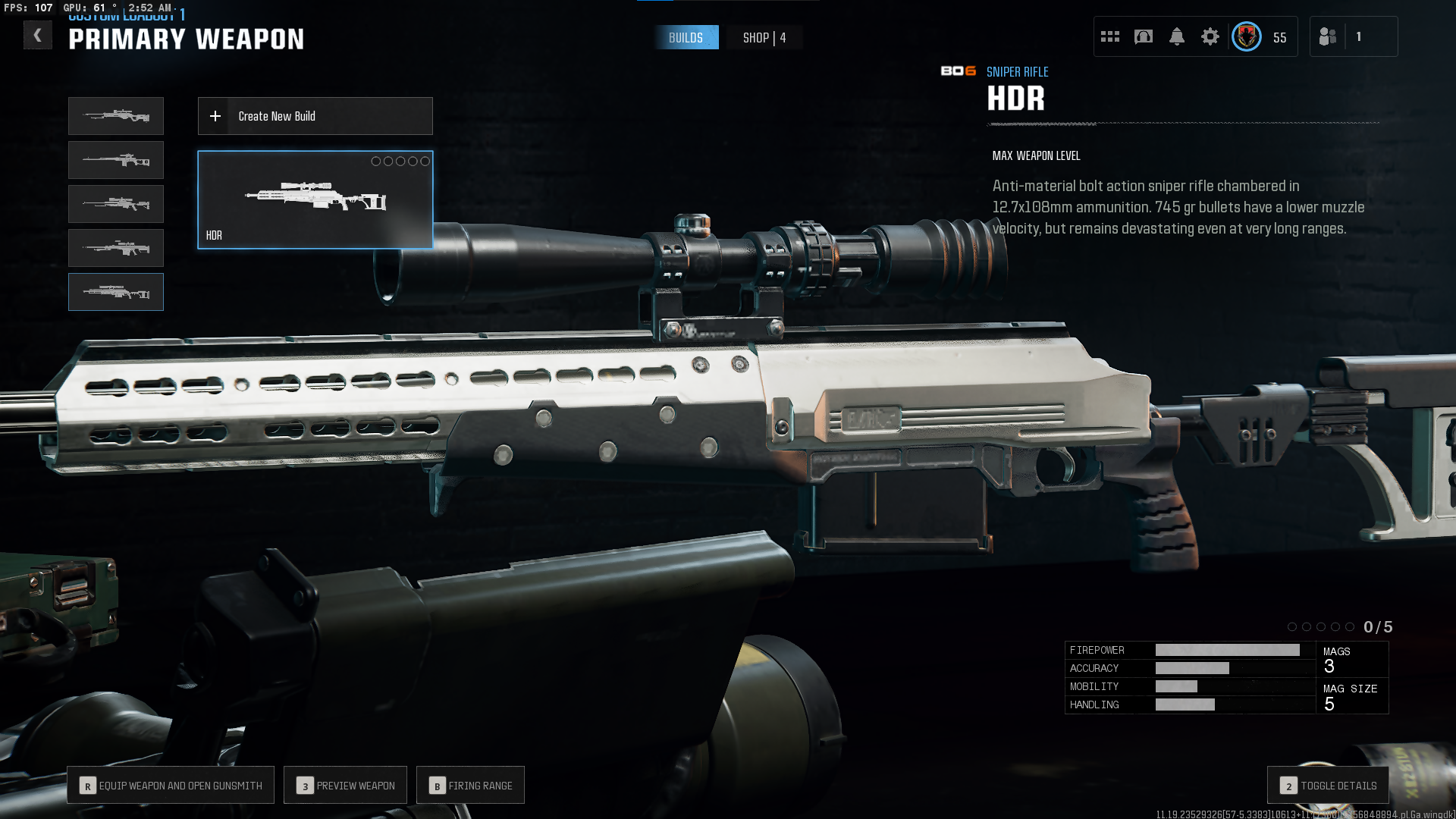The width and height of the screenshot is (1456, 819).
Task: Switch to the Builds tab
Action: (x=686, y=38)
